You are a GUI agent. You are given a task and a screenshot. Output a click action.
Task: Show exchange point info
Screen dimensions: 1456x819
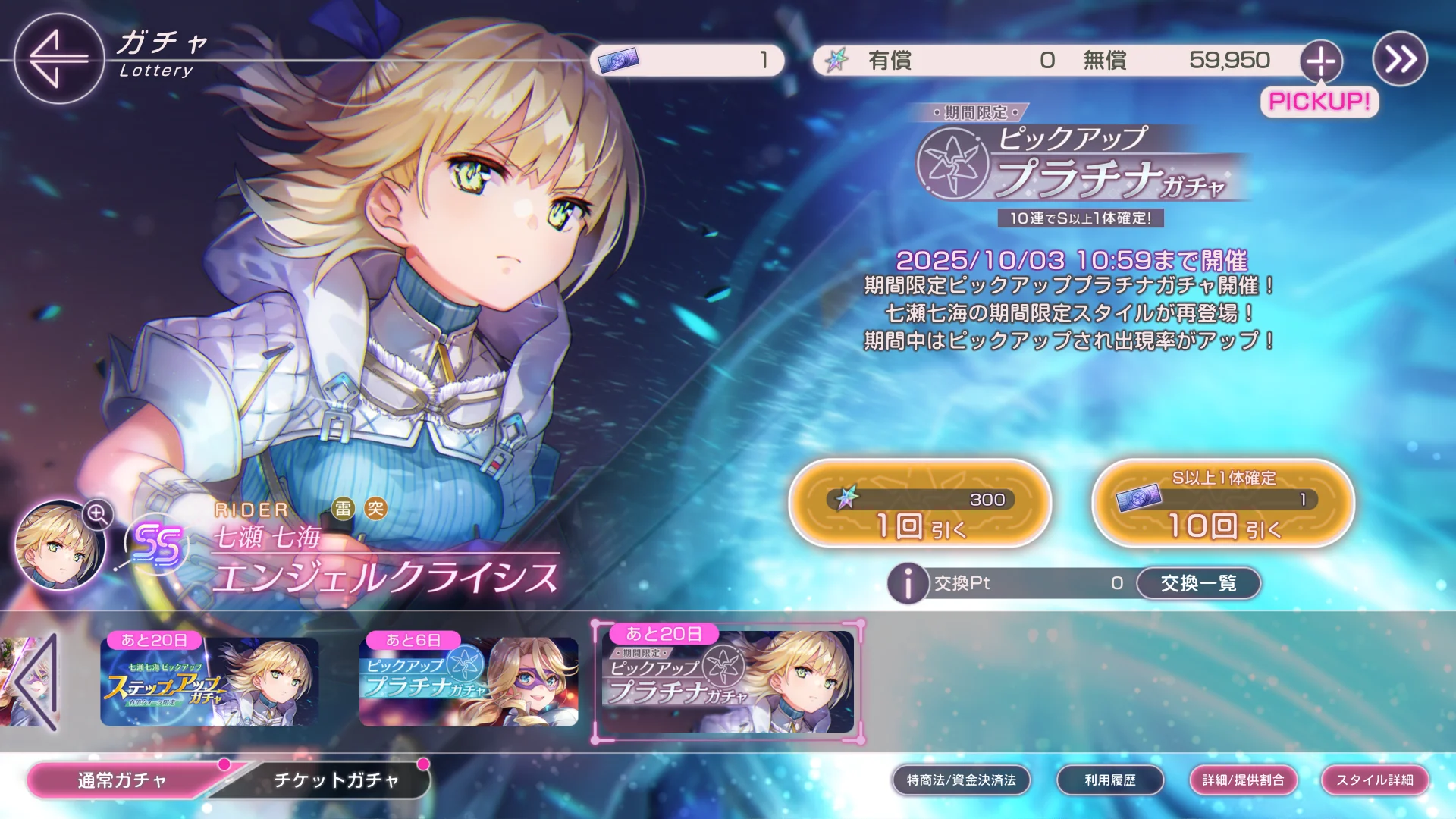point(908,583)
